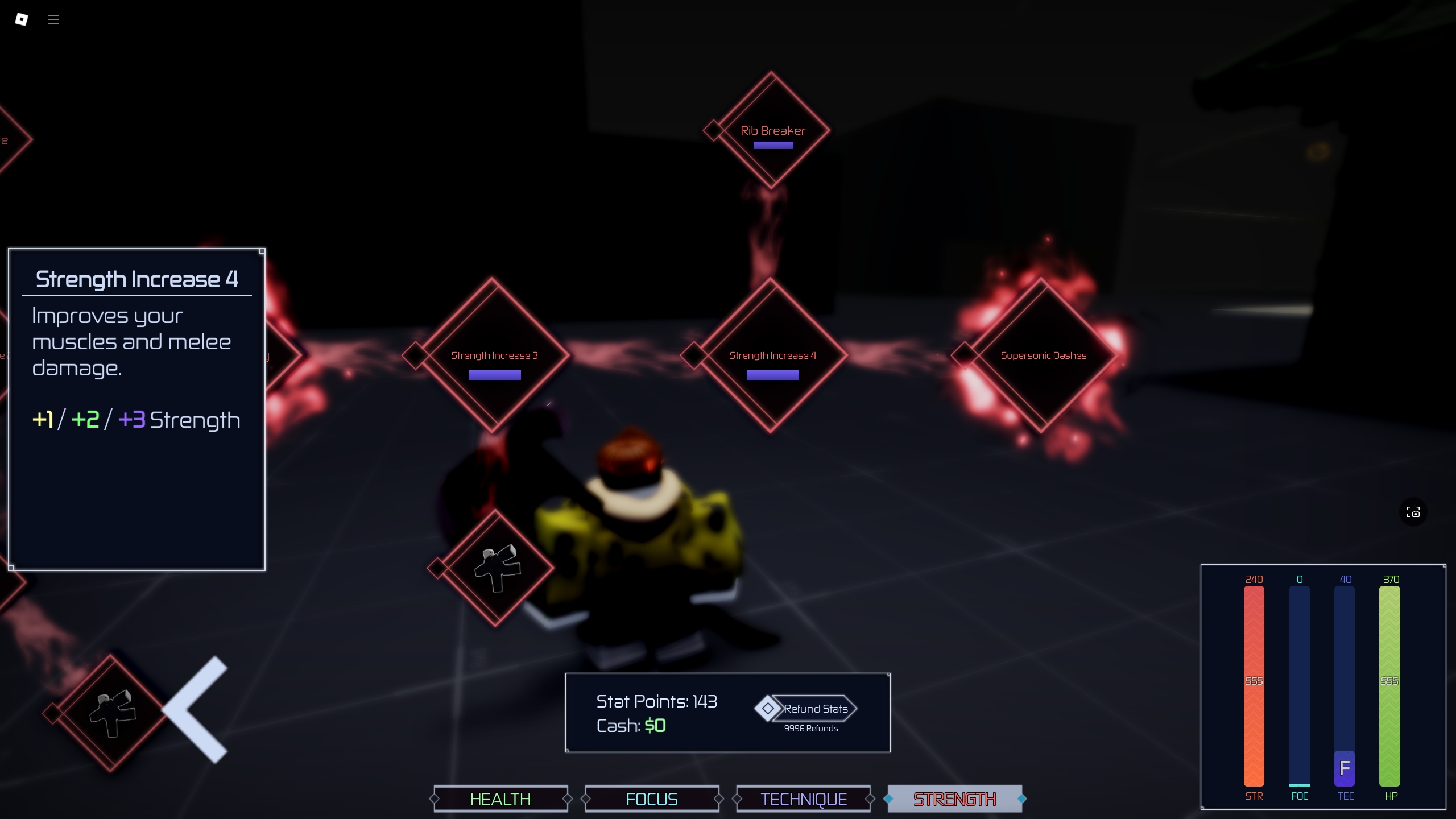Select the Supersonic Dashes skill node

[1043, 355]
